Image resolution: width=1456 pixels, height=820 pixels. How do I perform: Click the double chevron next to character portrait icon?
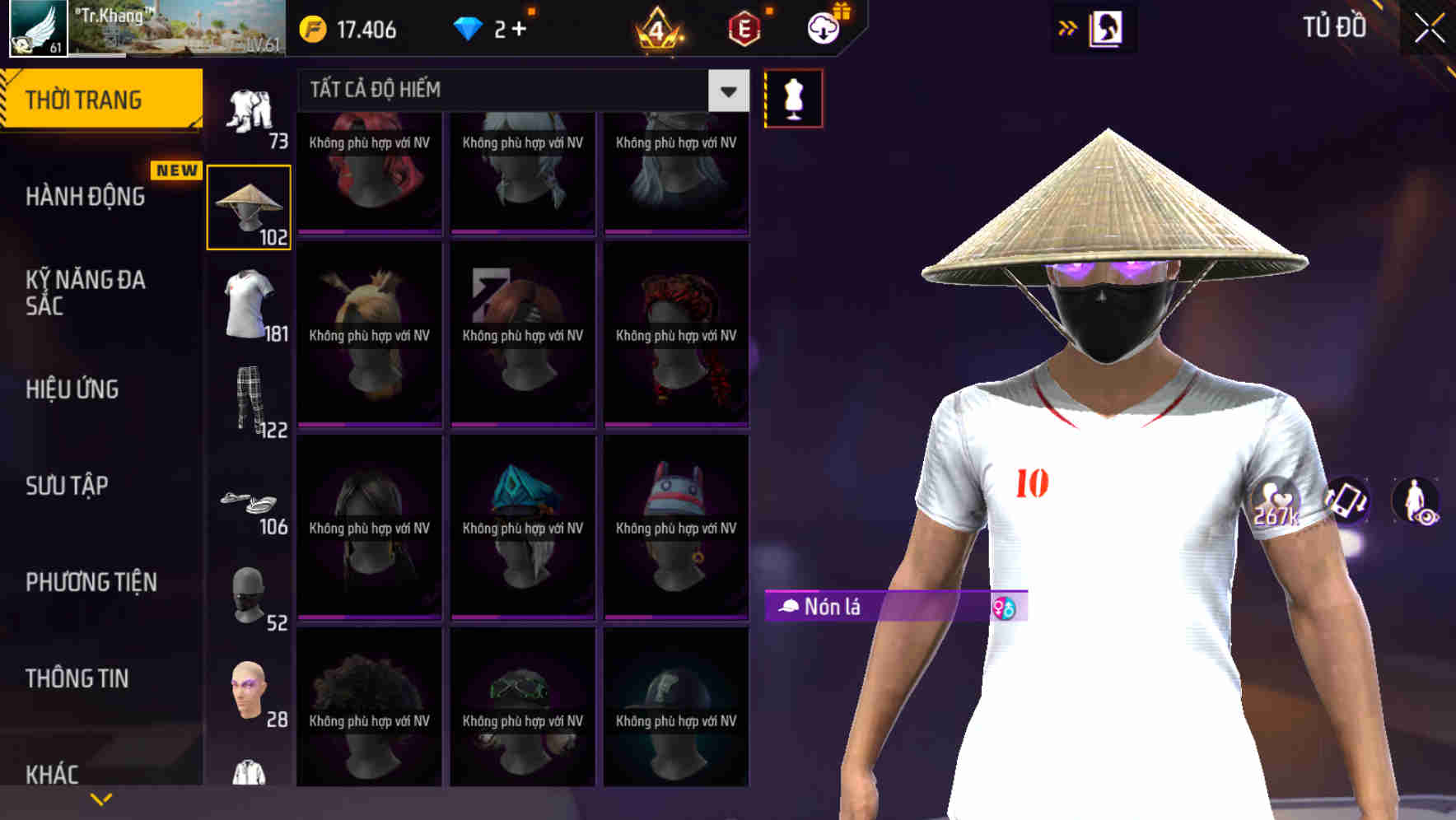1066,26
